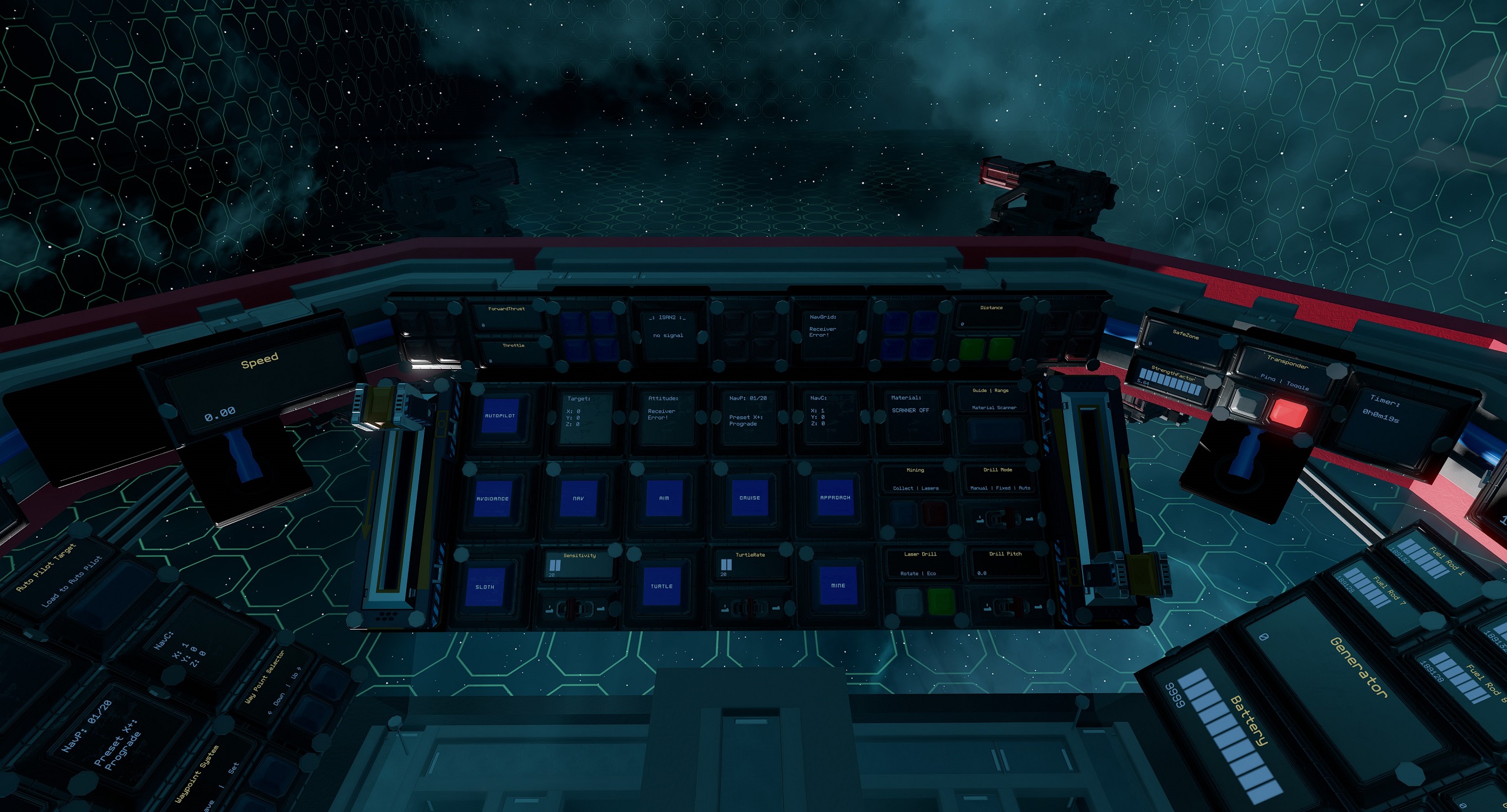Switch on the green Laser Drill Eco button
The image size is (1507, 812).
[940, 601]
